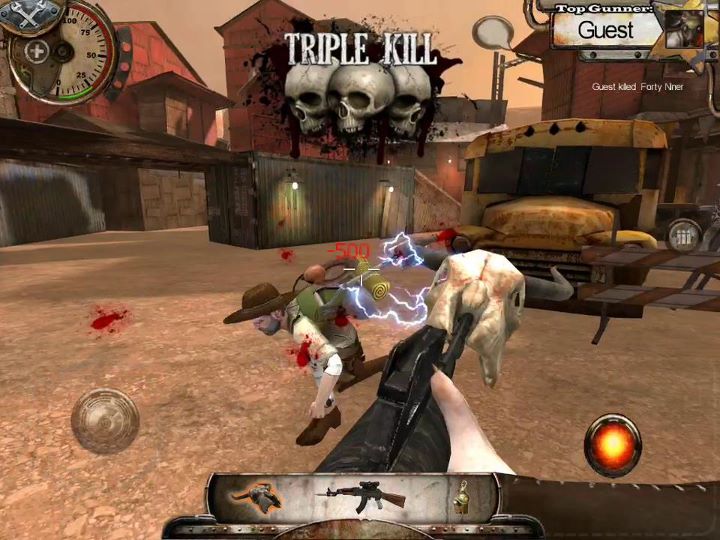
Task: Tap the white cross health button
Action: point(38,52)
